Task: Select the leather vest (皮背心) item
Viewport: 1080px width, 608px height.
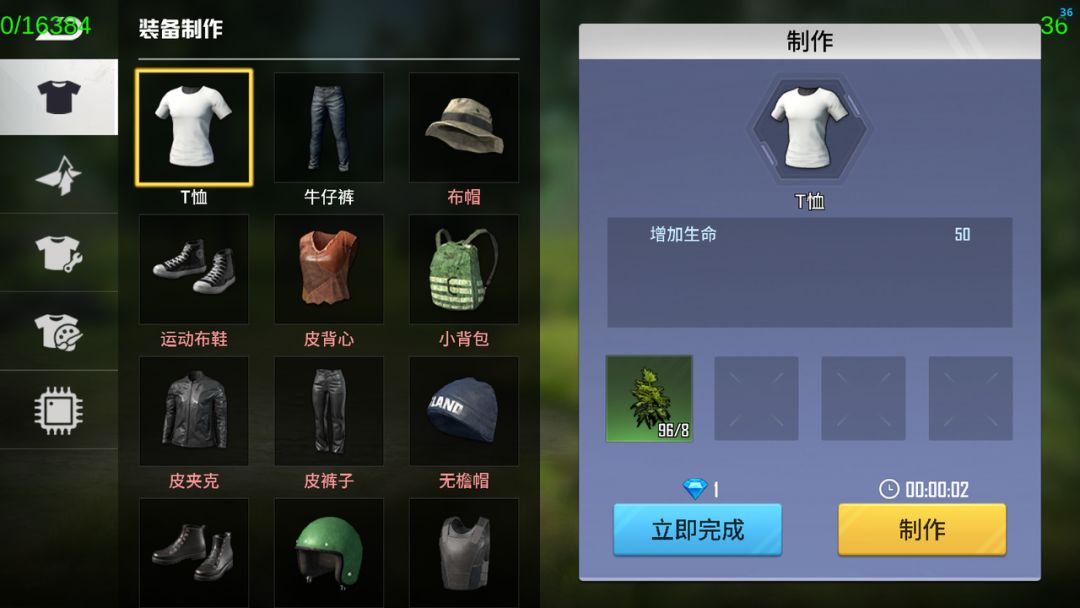Action: pos(329,269)
